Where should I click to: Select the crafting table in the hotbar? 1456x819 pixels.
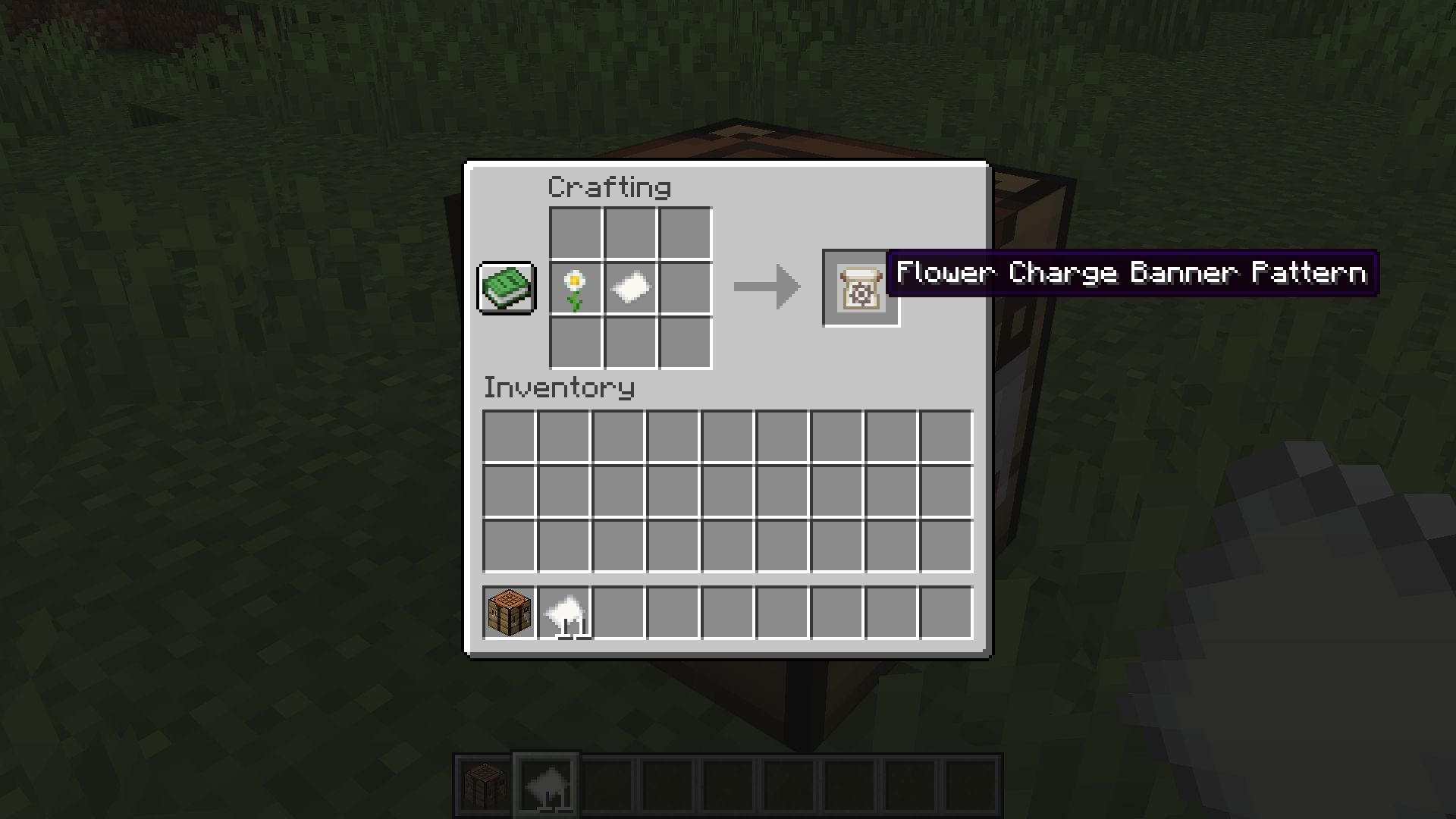[x=483, y=783]
